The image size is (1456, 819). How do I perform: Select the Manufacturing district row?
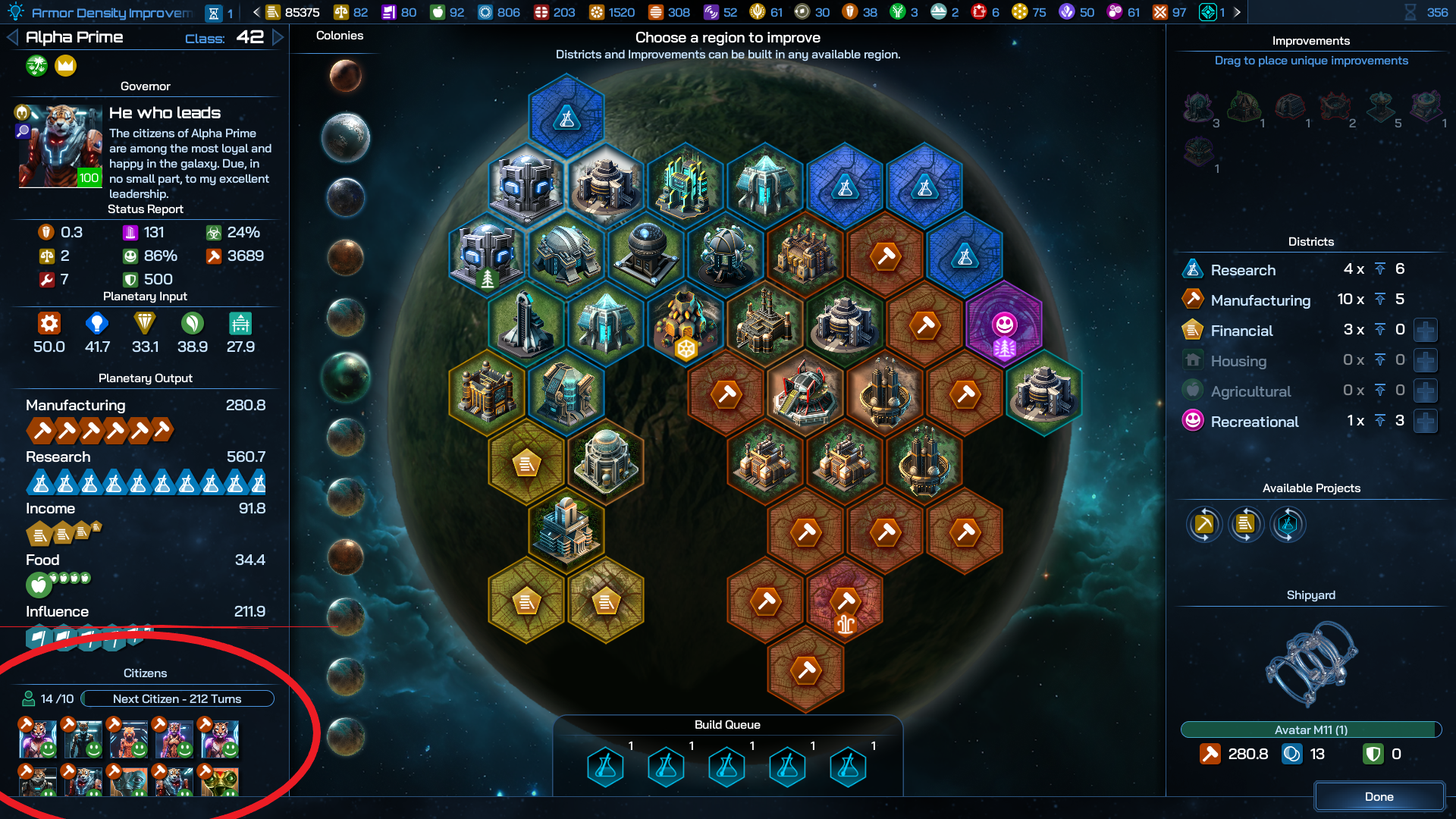pyautogui.click(x=1260, y=300)
